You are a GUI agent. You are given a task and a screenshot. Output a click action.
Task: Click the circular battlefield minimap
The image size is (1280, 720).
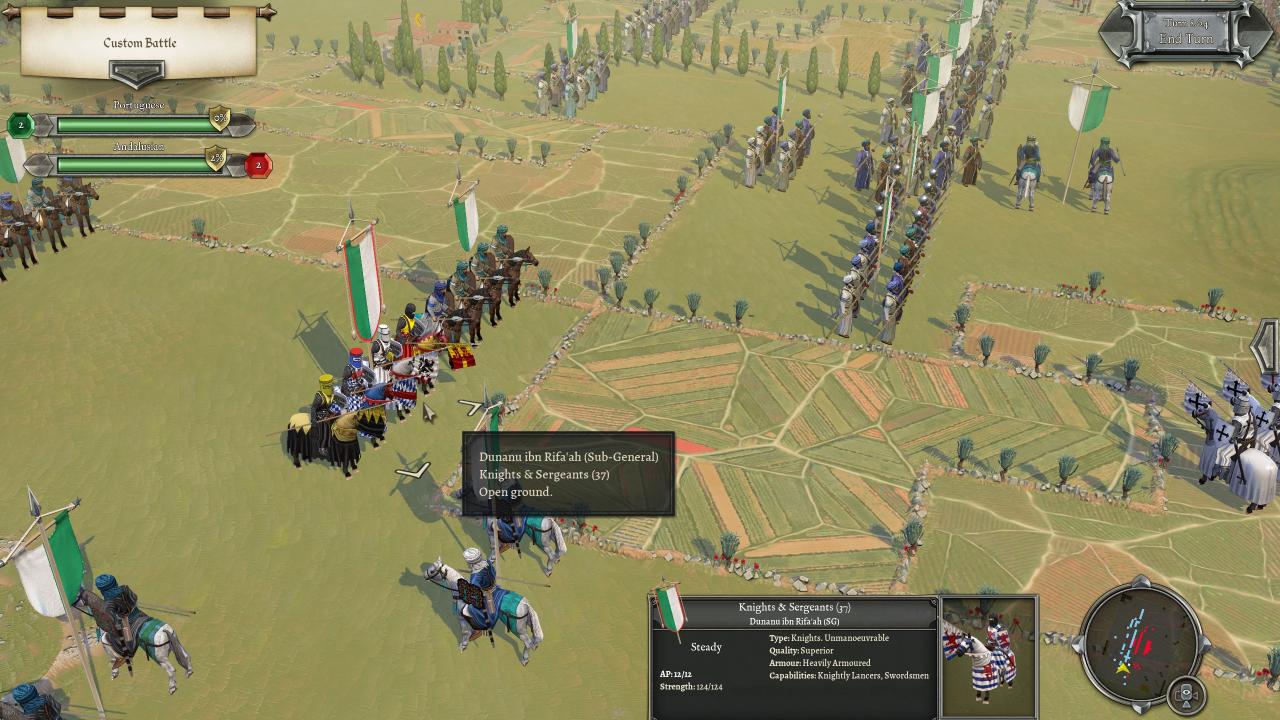pyautogui.click(x=1142, y=641)
